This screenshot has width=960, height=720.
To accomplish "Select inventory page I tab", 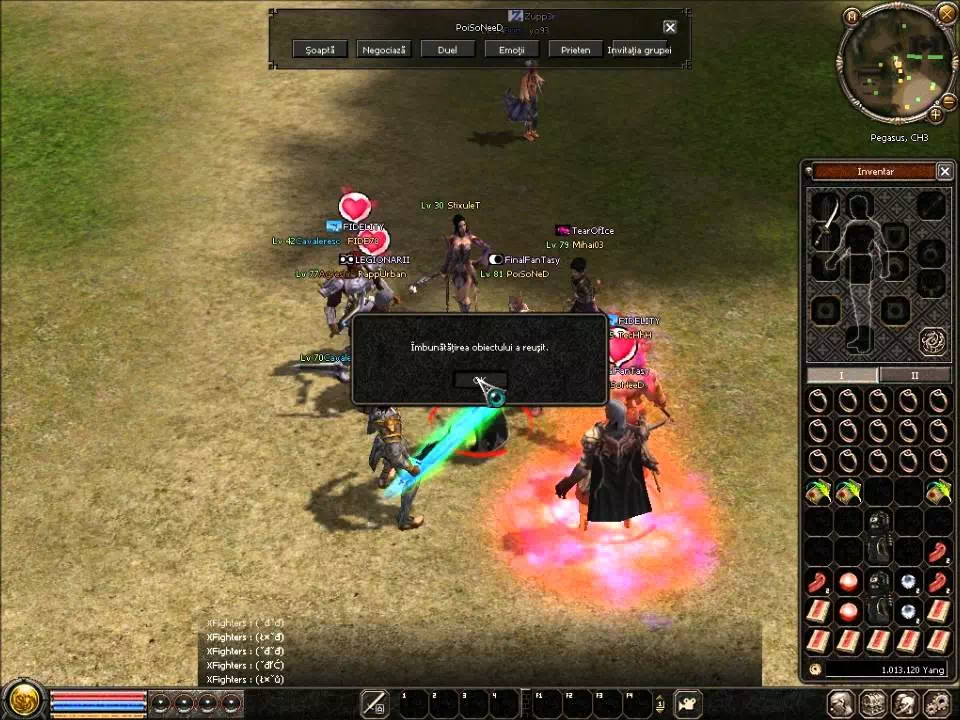I will pos(842,375).
